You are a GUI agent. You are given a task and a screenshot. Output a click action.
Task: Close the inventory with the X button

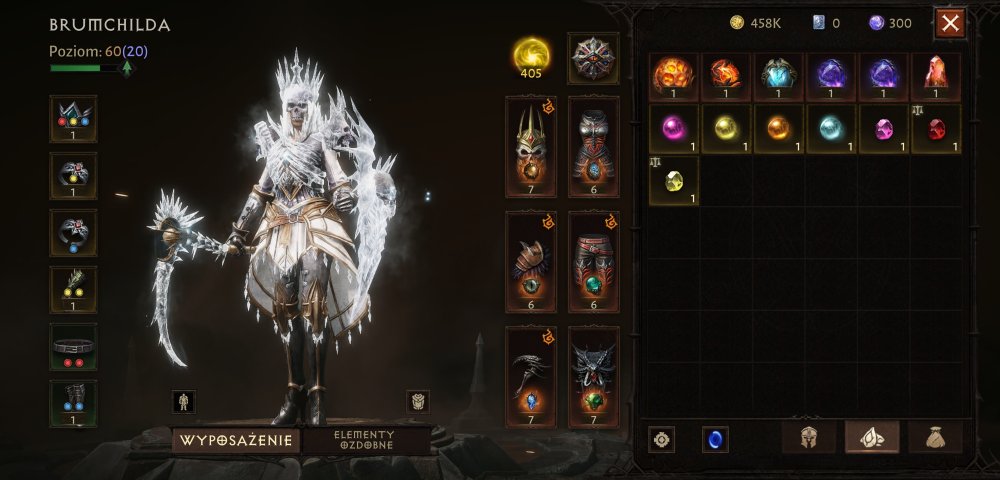(x=950, y=22)
